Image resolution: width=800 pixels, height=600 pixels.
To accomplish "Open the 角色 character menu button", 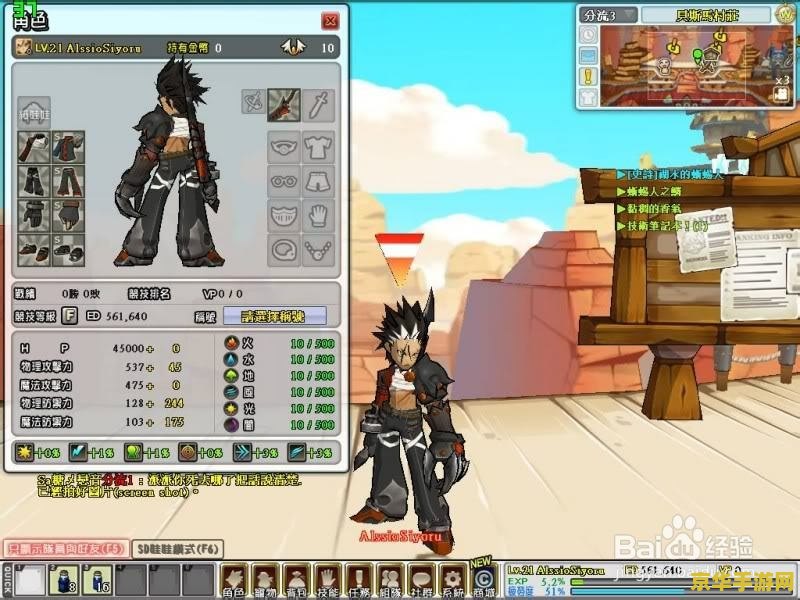I will coord(233,579).
